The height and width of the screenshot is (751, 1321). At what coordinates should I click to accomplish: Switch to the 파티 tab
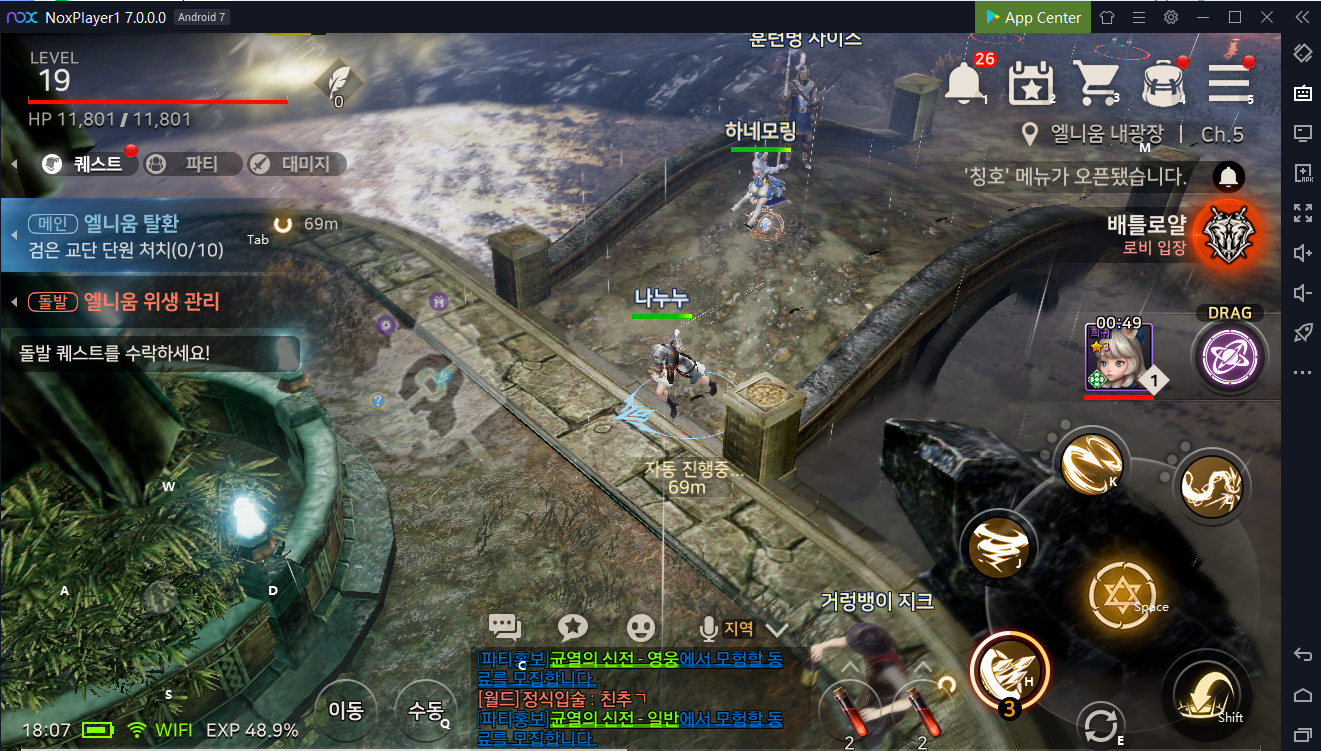192,164
